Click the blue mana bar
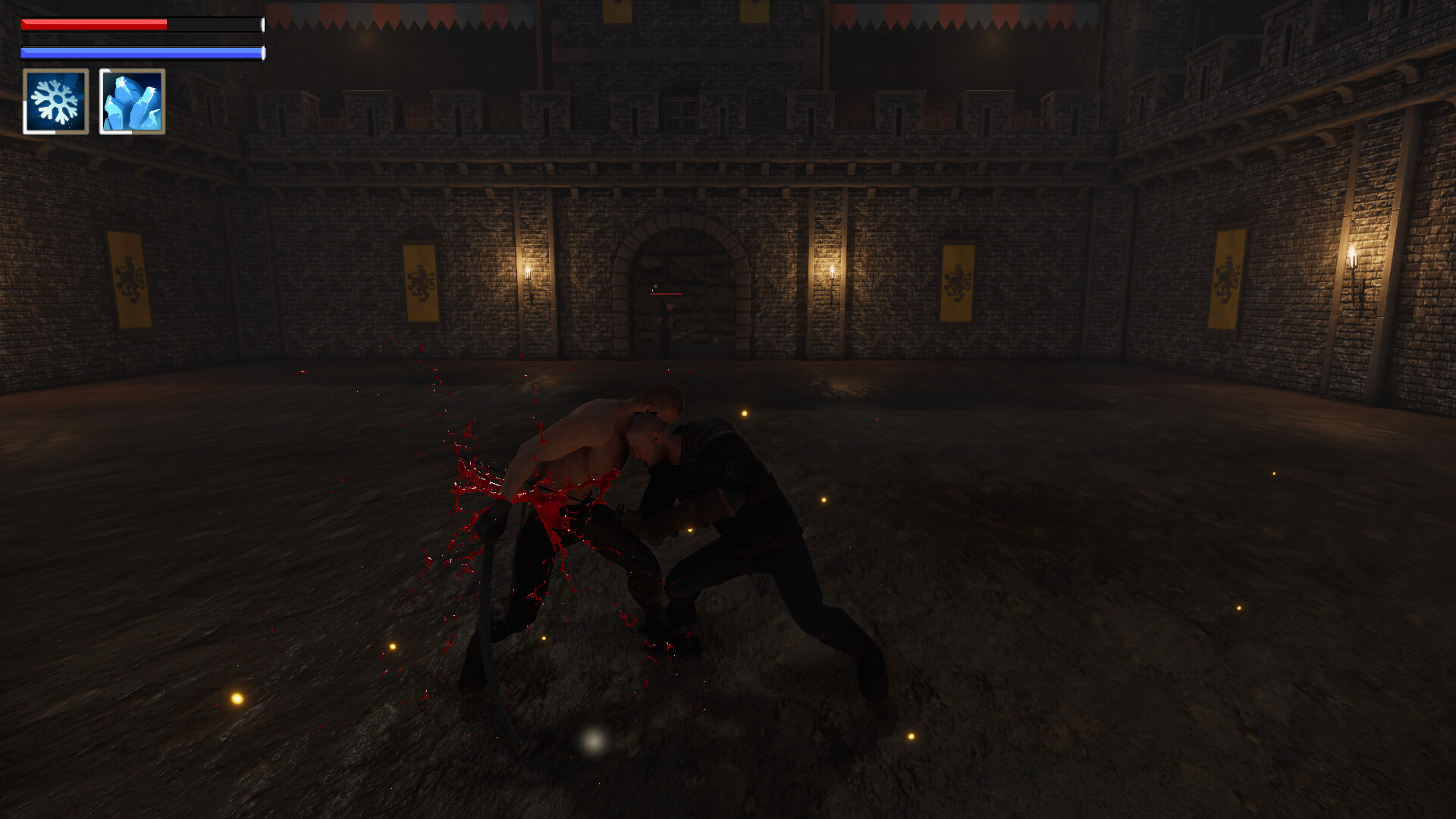 tap(140, 52)
